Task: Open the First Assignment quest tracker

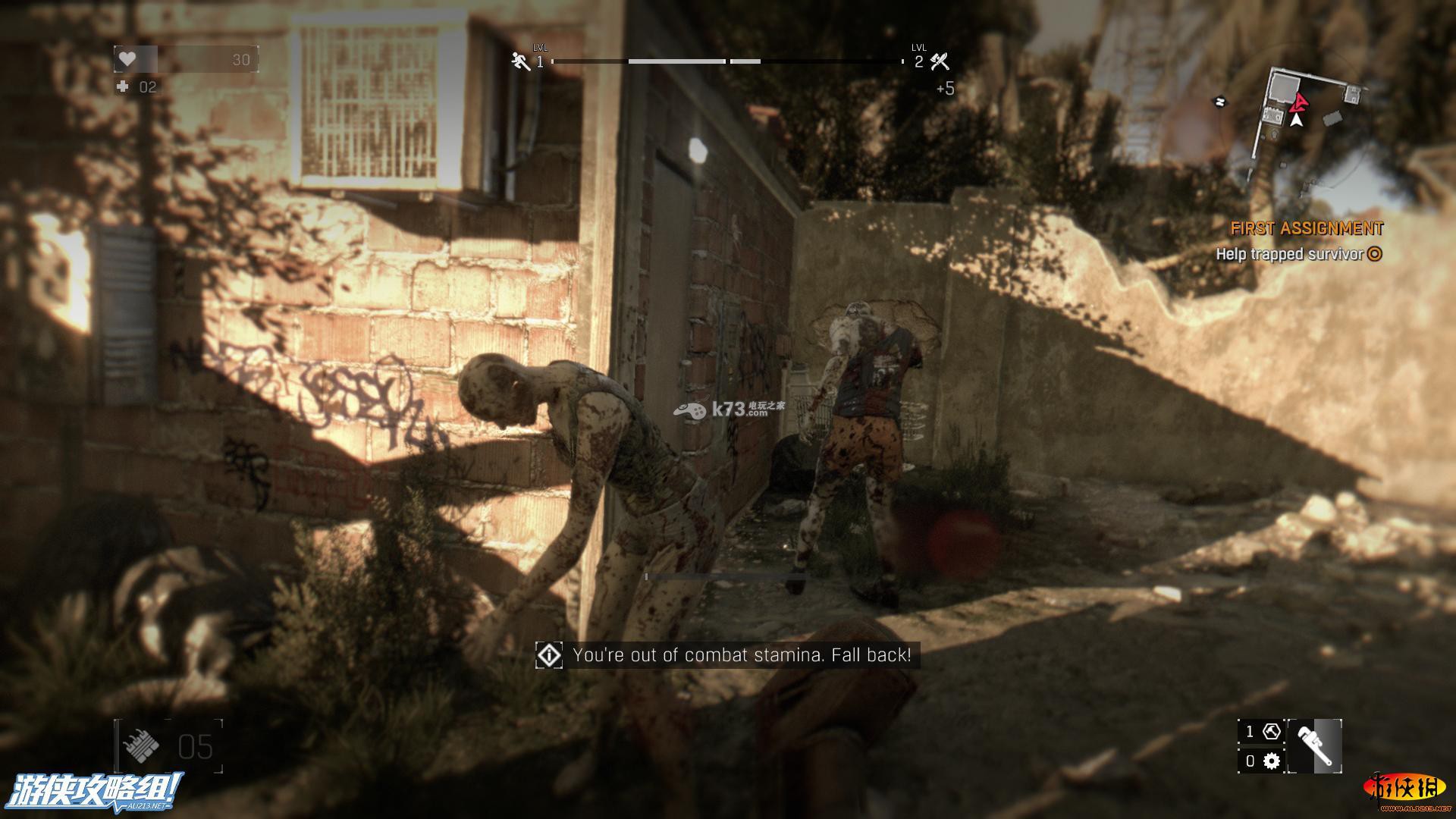Action: [x=1307, y=228]
